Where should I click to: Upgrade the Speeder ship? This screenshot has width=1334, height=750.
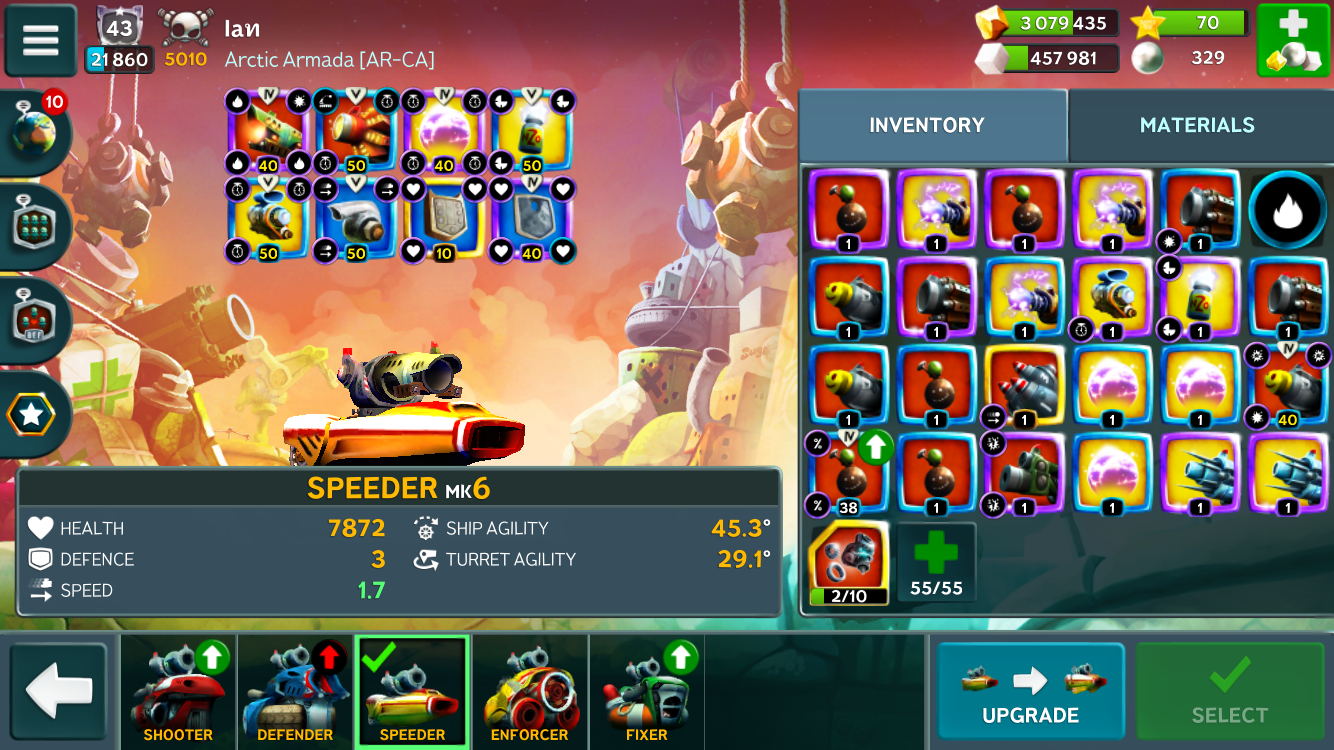point(1029,690)
